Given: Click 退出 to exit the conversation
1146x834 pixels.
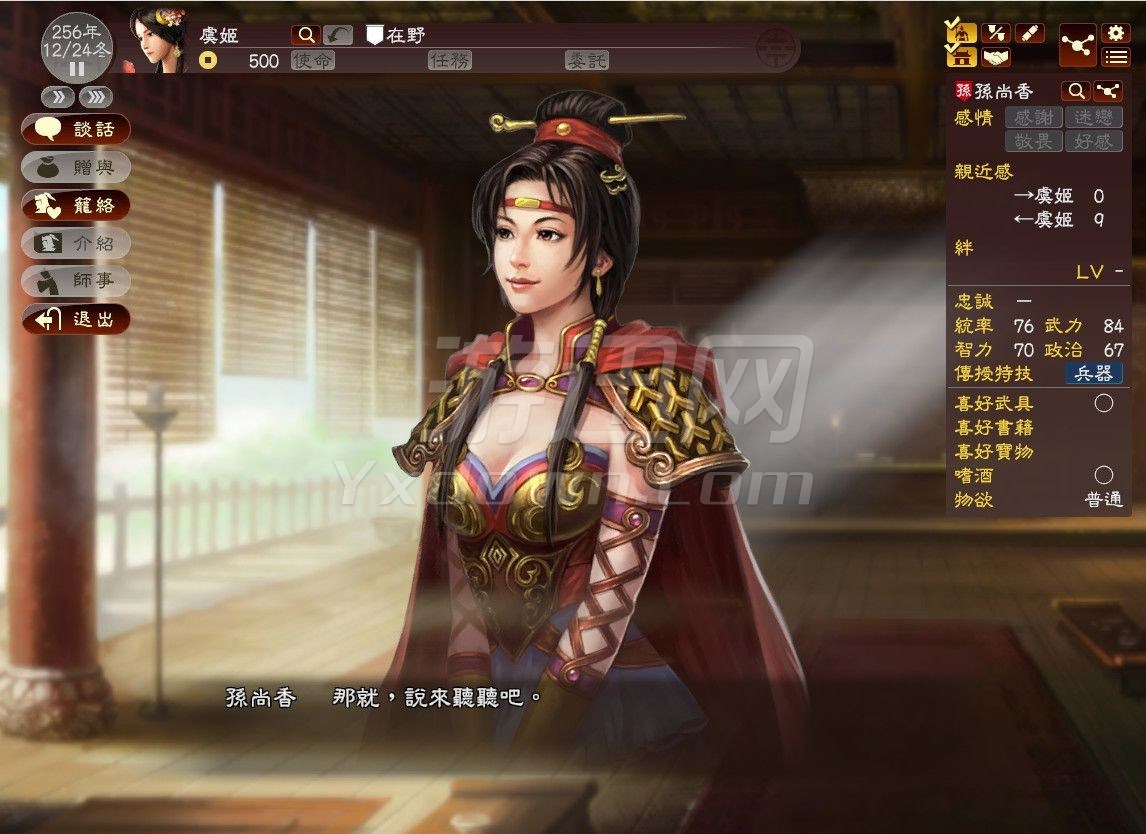Looking at the screenshot, I should pyautogui.click(x=76, y=319).
